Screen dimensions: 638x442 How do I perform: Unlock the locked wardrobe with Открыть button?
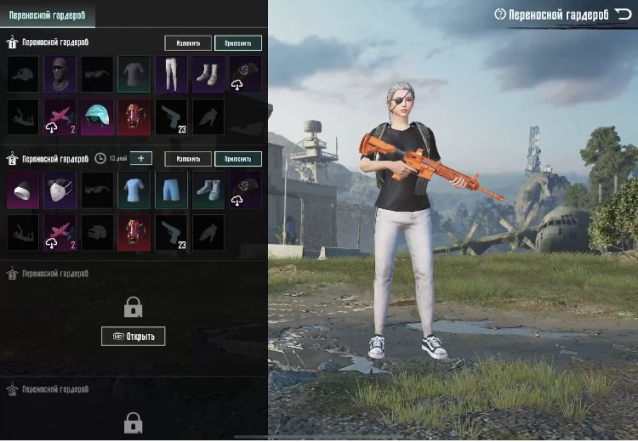133,336
